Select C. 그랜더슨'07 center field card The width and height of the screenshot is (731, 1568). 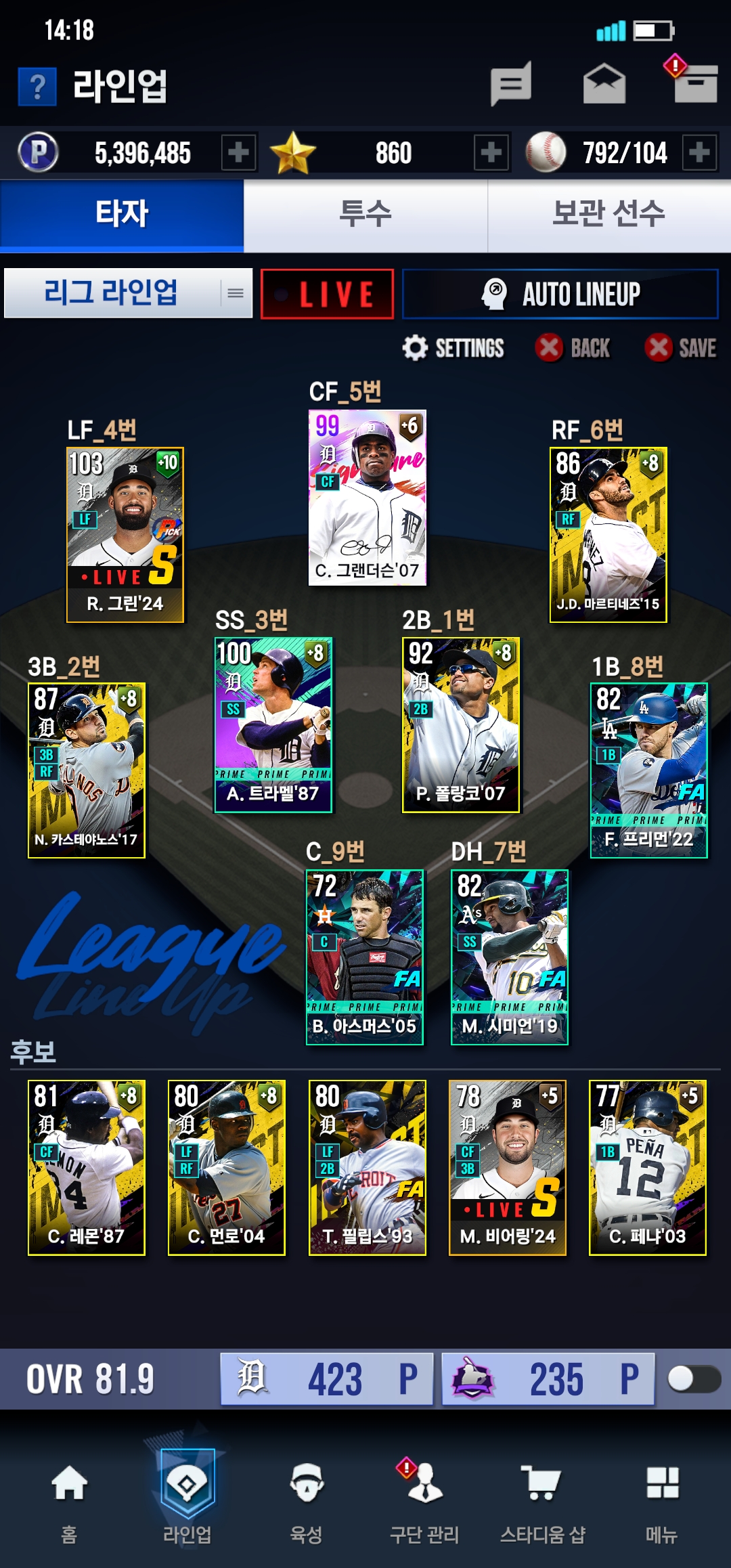click(x=368, y=498)
